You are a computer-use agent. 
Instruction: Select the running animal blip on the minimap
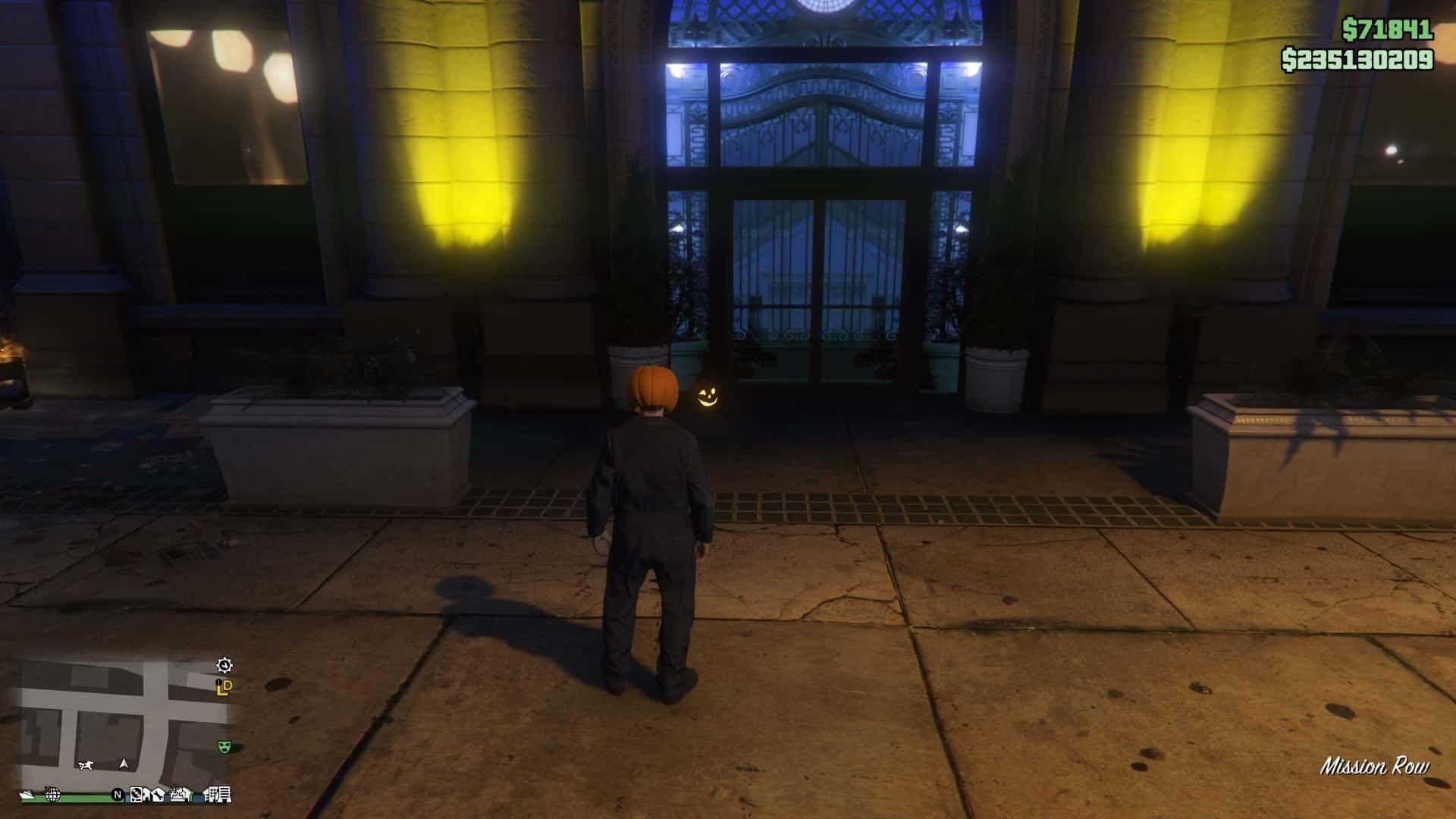[86, 765]
